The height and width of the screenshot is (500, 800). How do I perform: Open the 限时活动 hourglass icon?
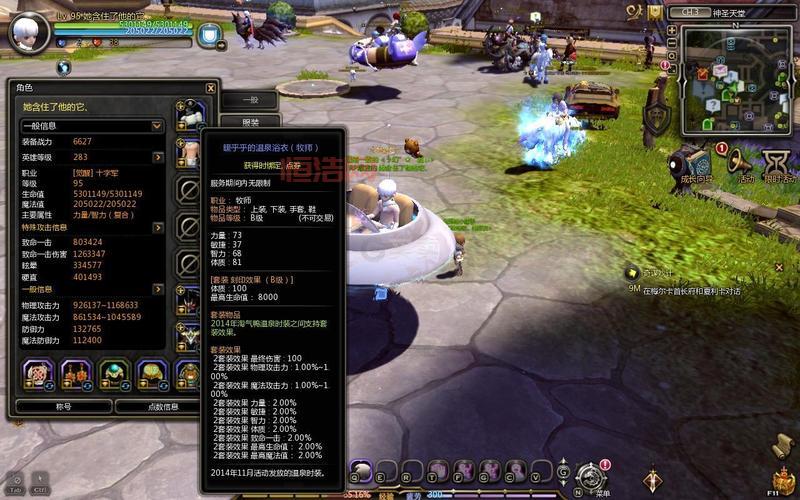pos(777,162)
